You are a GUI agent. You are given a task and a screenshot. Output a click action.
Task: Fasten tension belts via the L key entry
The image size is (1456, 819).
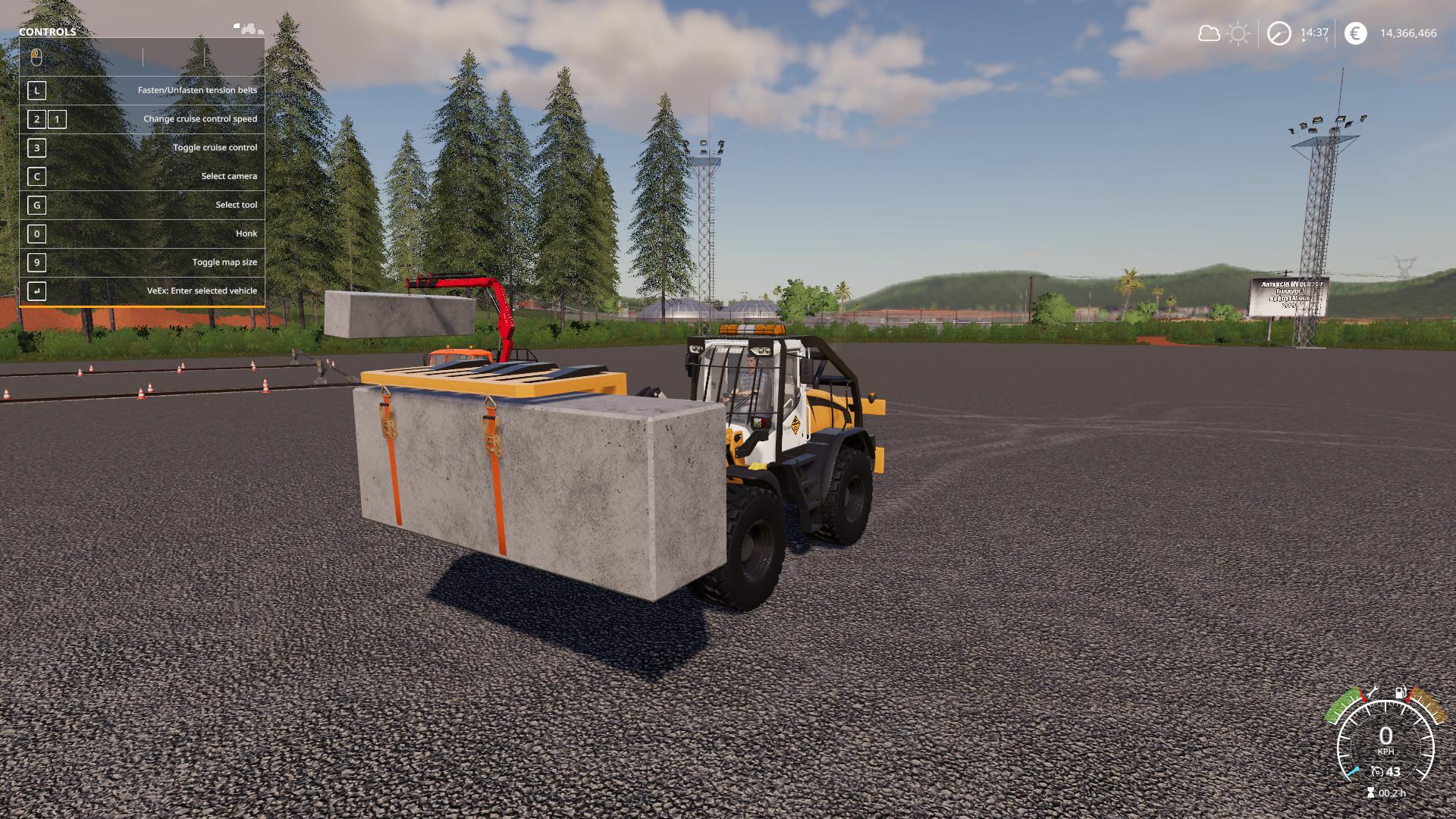(144, 89)
